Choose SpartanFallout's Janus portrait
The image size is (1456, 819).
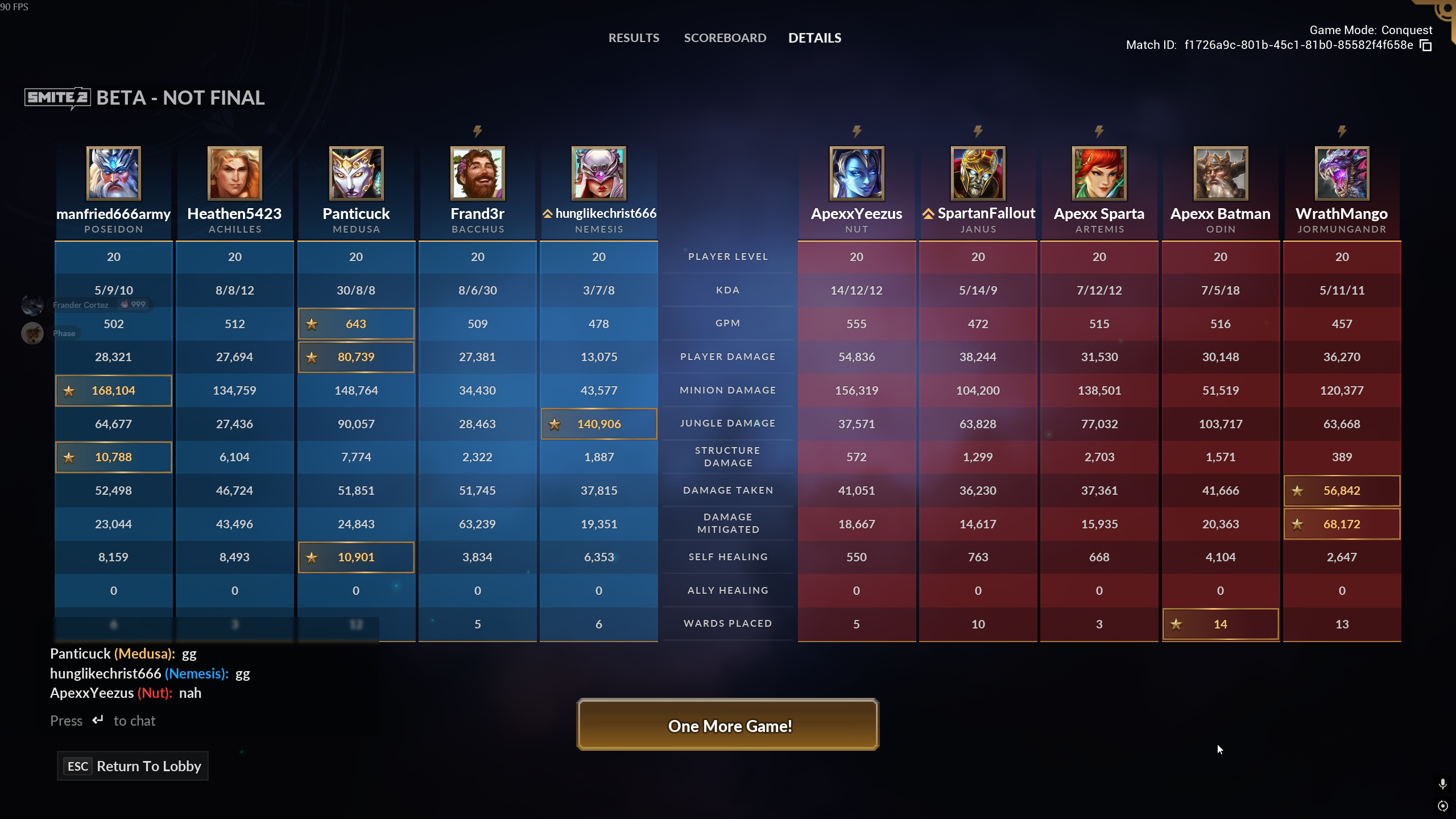tap(978, 173)
